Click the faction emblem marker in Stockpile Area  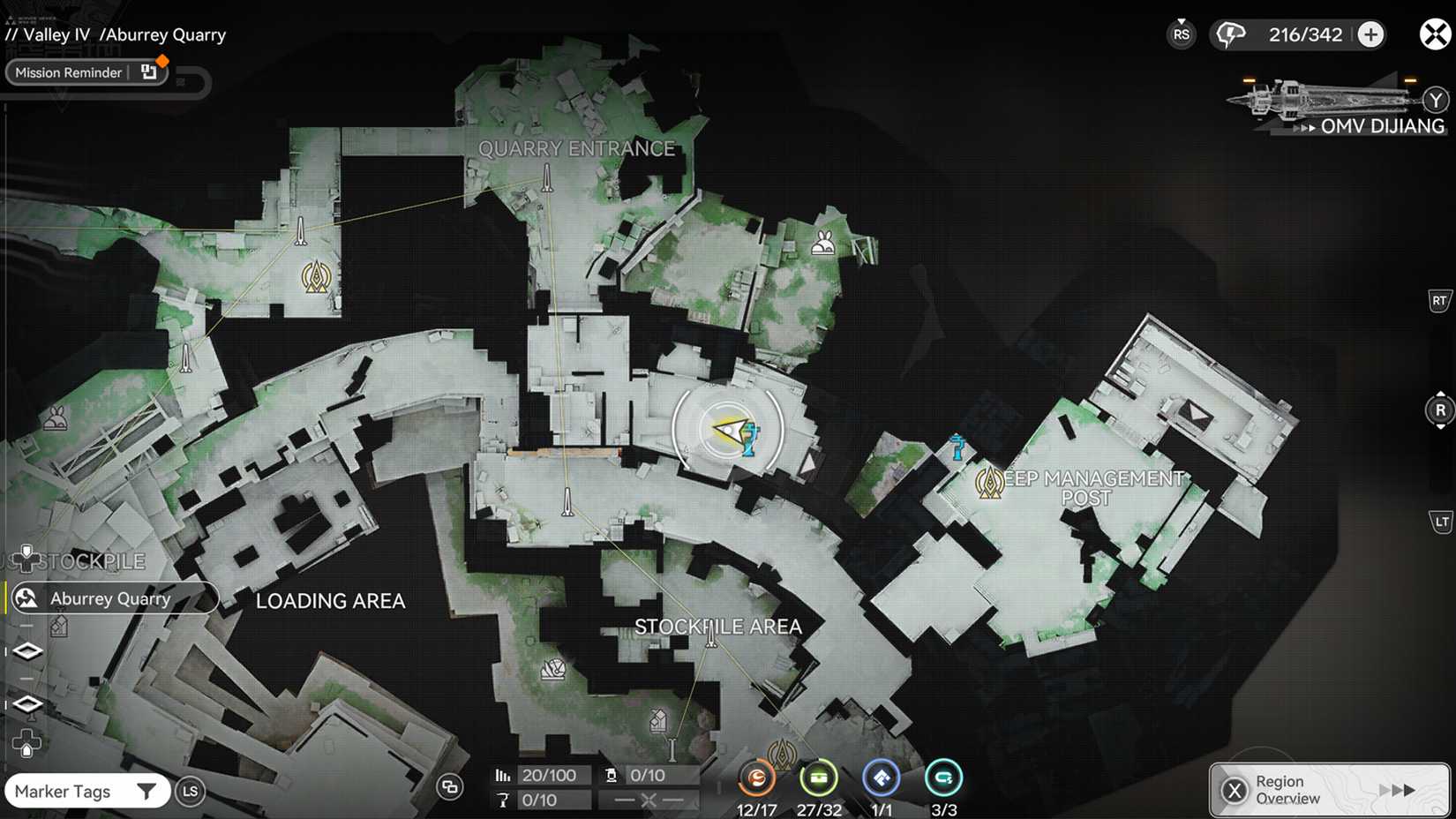784,751
